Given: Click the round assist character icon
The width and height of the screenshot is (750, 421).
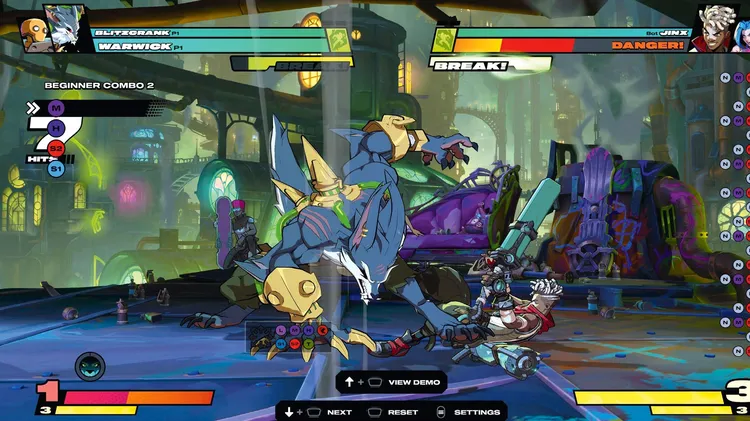Looking at the screenshot, I should pyautogui.click(x=89, y=367).
